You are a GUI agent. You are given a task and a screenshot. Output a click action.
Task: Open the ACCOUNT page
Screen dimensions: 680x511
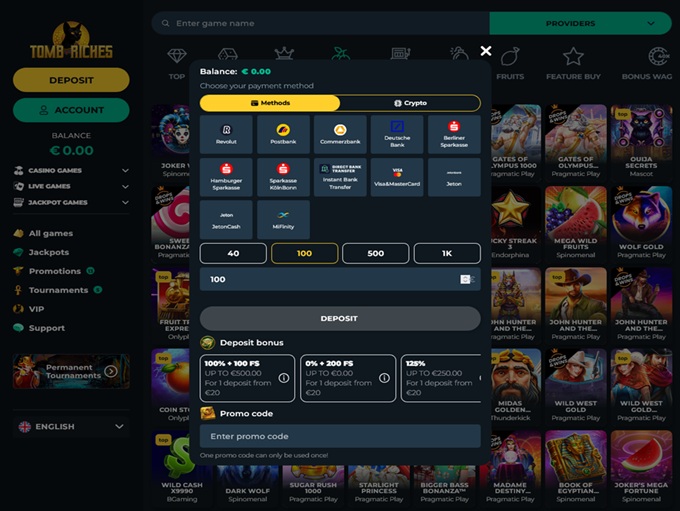[71, 110]
